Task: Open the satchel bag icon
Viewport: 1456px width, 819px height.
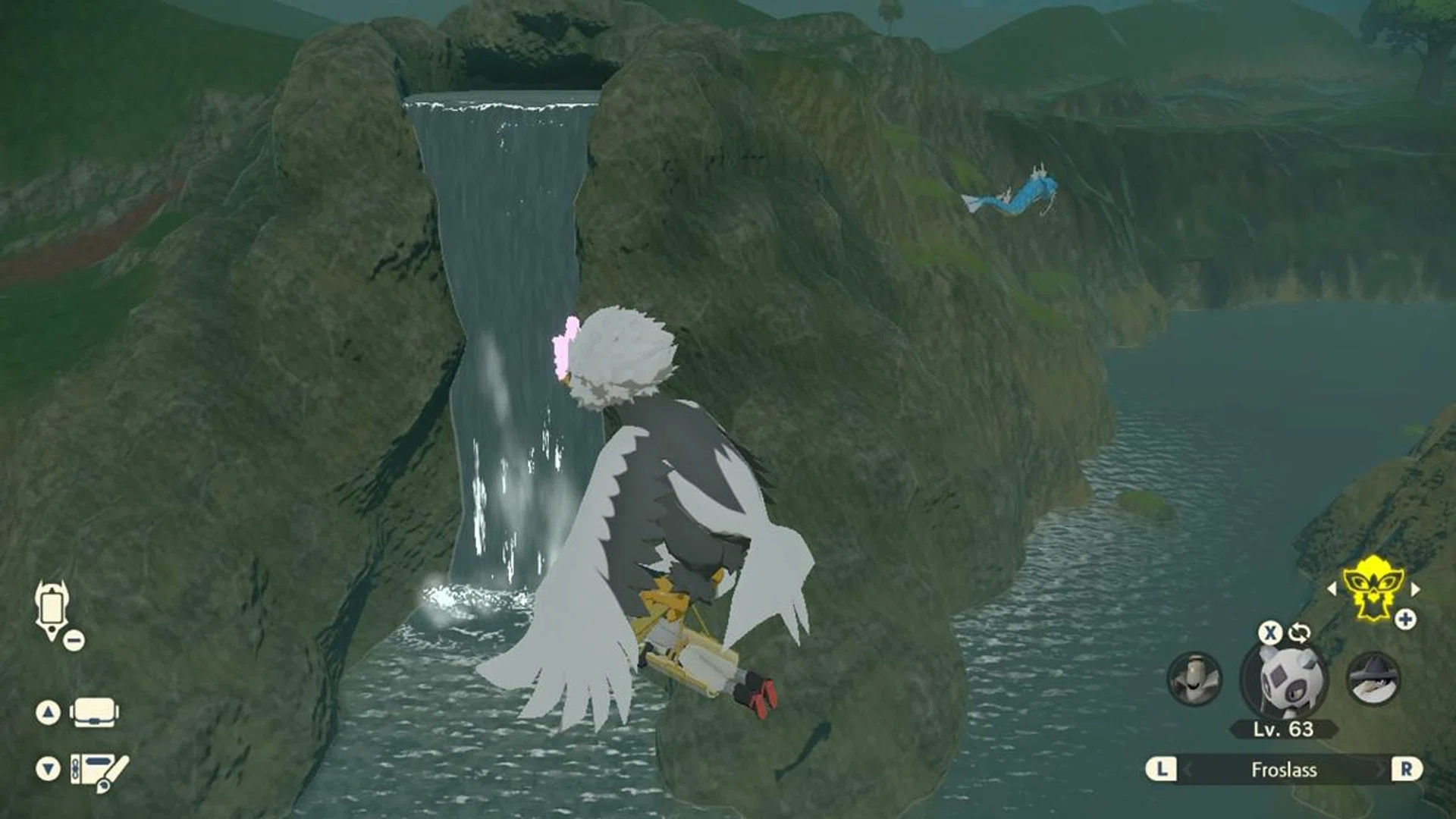Action: click(94, 713)
